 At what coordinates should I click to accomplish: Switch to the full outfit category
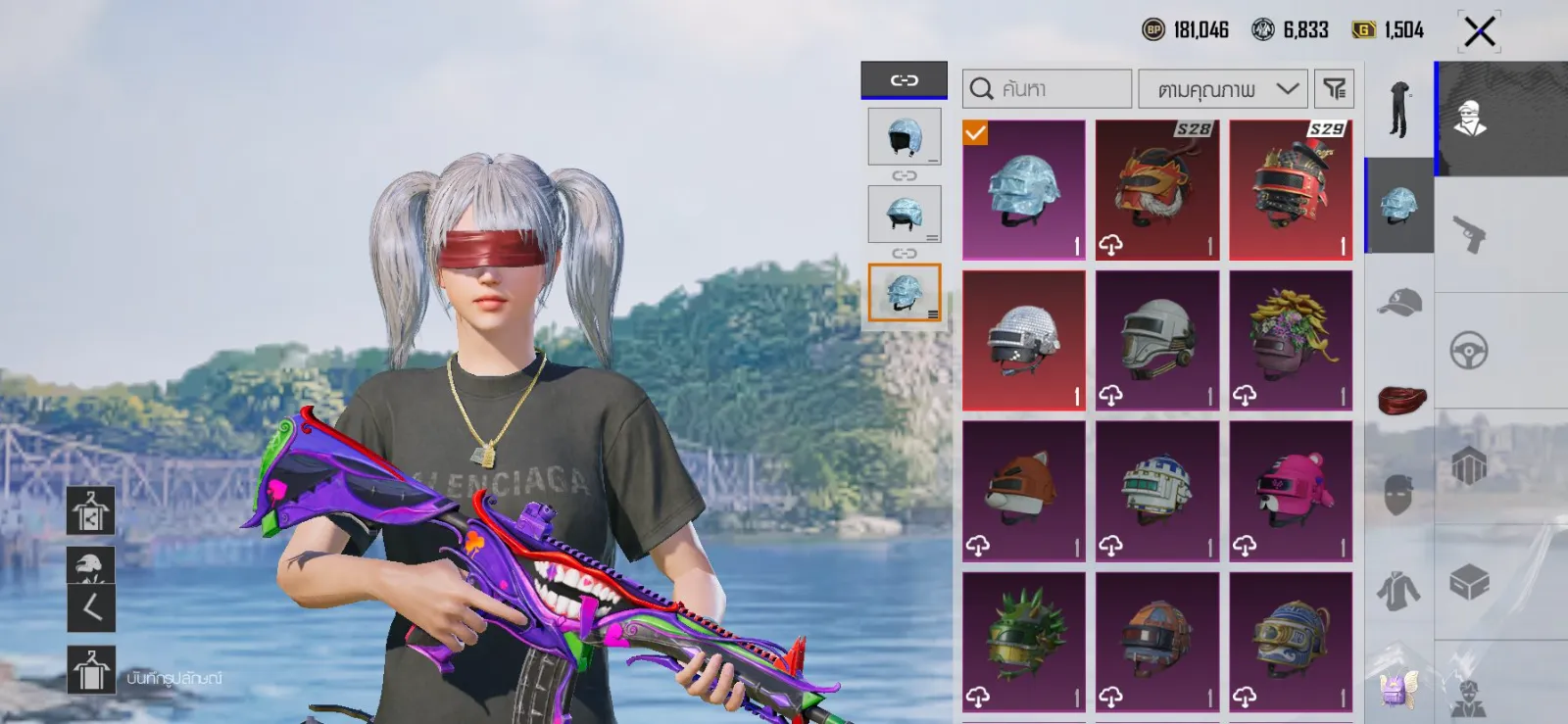1399,110
